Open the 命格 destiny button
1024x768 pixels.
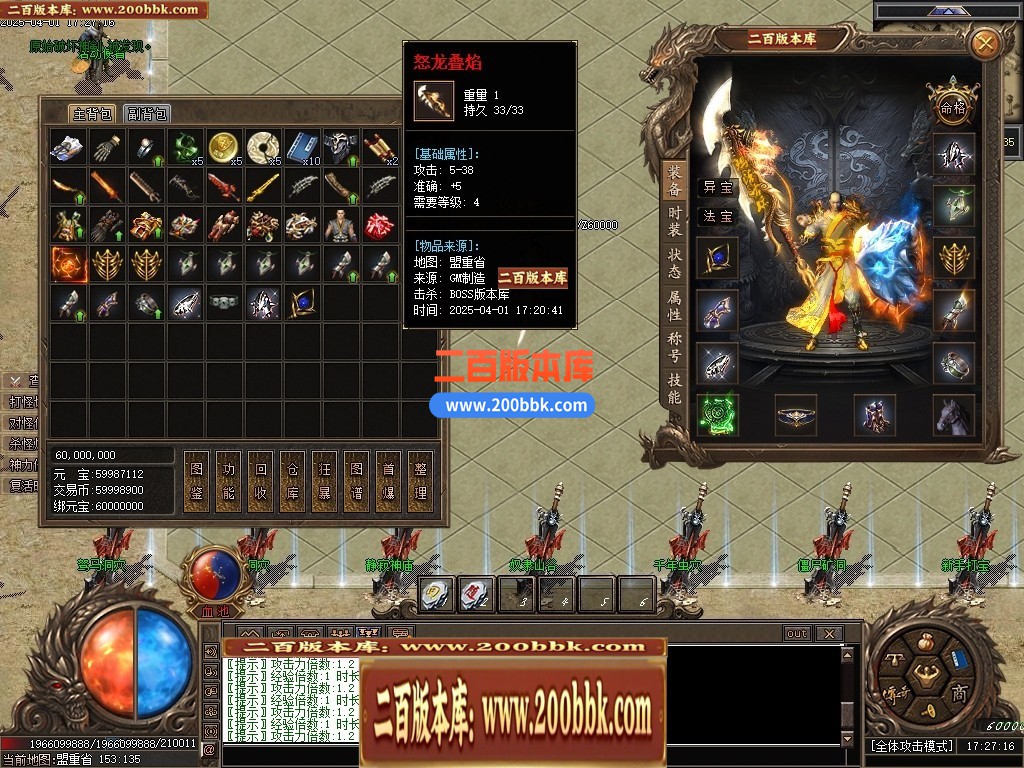[952, 106]
